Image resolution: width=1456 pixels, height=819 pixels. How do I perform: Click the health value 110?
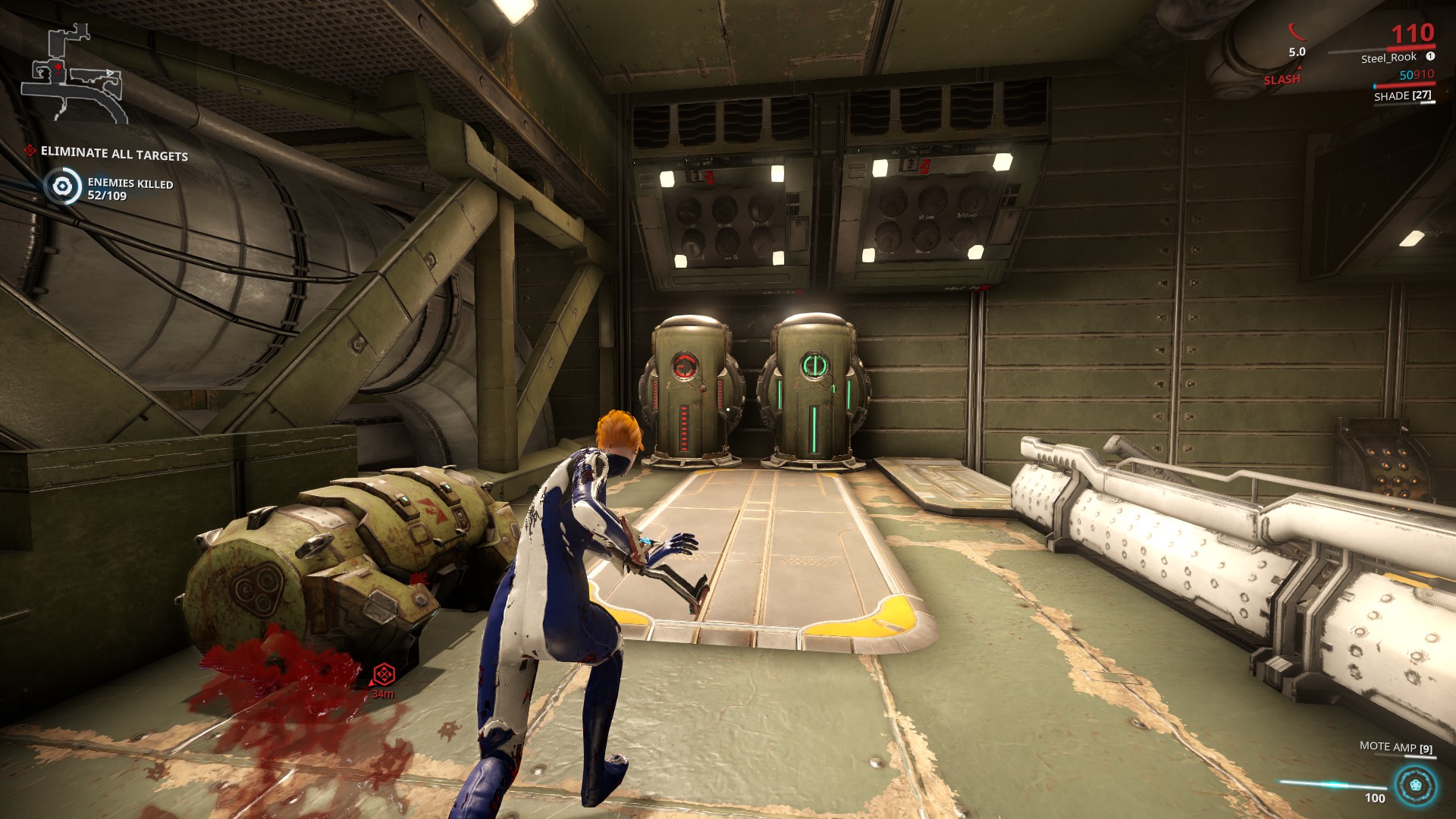coord(1415,32)
